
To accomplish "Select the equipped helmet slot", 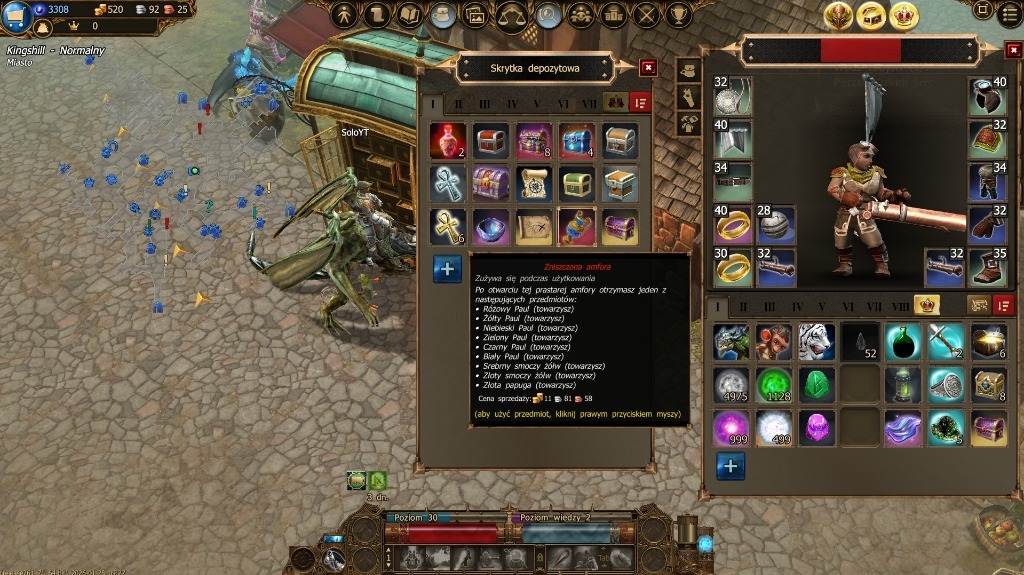I will click(x=987, y=95).
